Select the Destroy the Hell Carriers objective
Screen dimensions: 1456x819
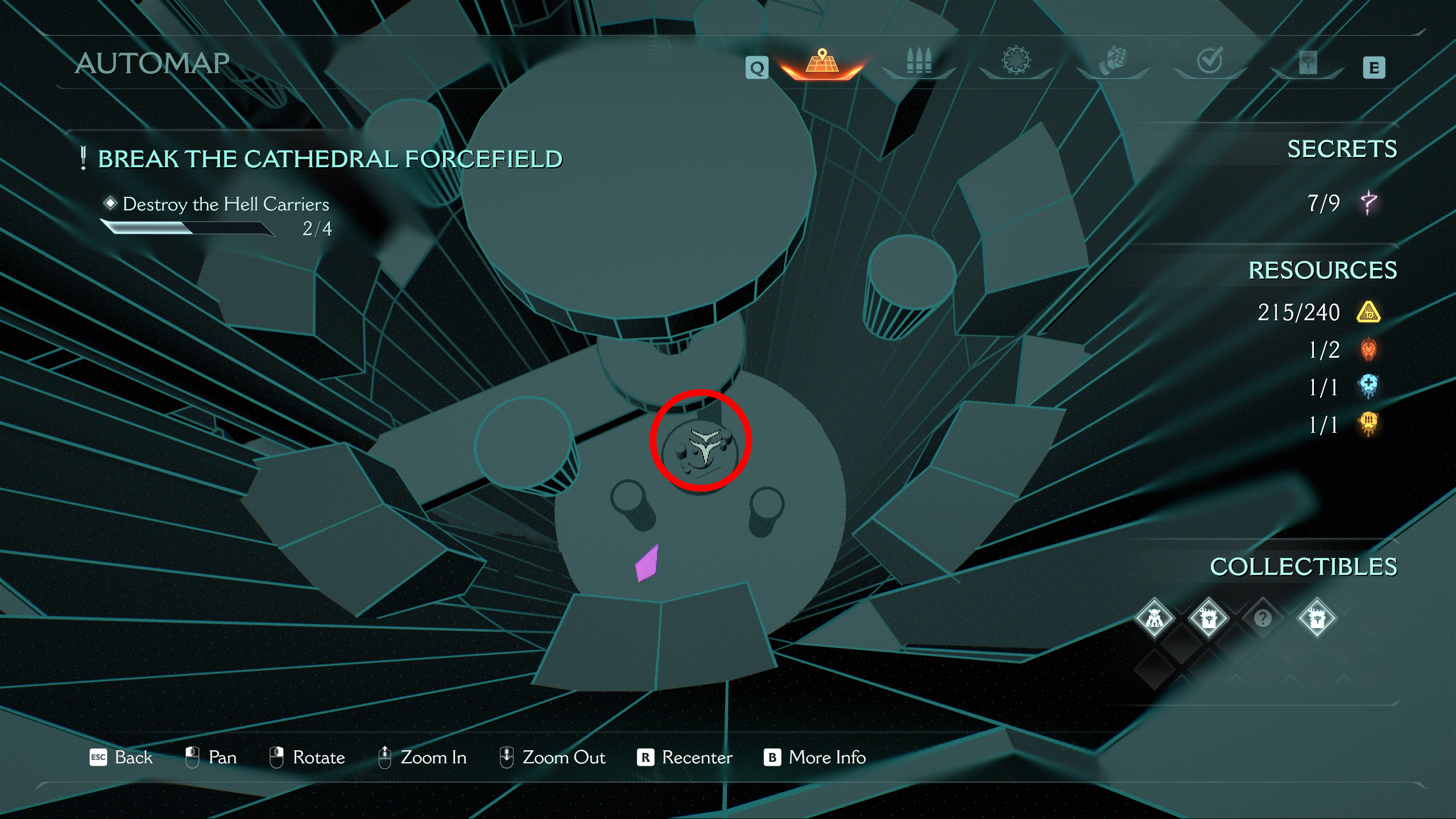[x=225, y=204]
